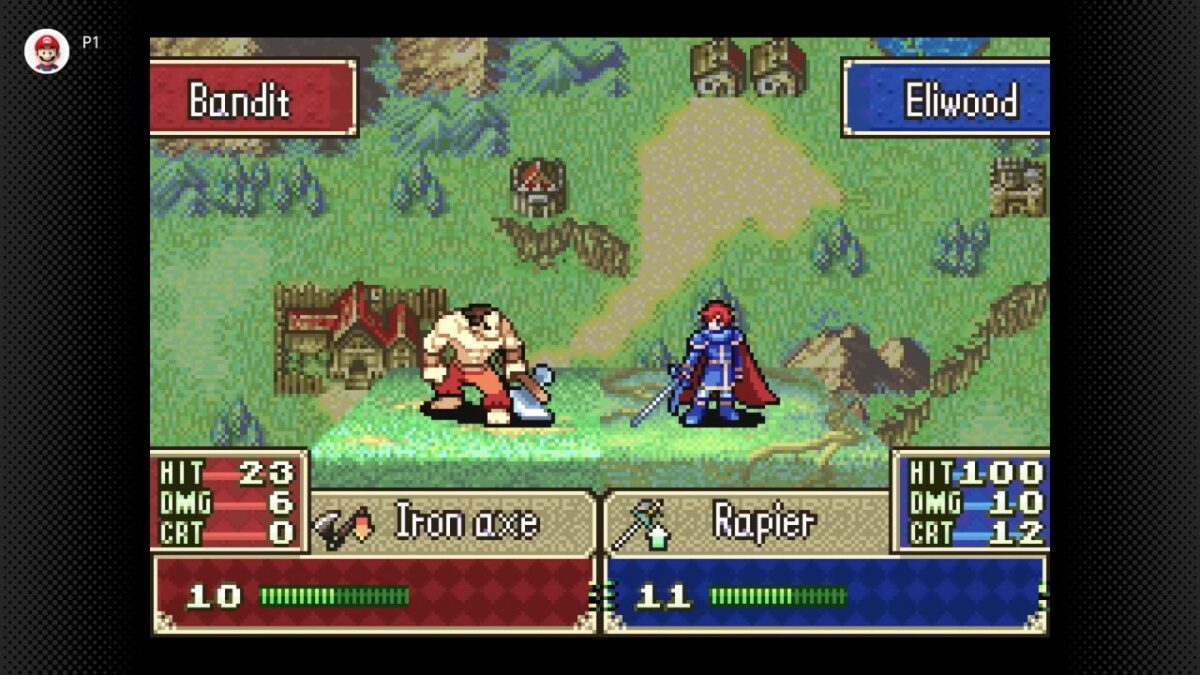Select the Eliwood name plate
The height and width of the screenshot is (675, 1200).
click(946, 98)
